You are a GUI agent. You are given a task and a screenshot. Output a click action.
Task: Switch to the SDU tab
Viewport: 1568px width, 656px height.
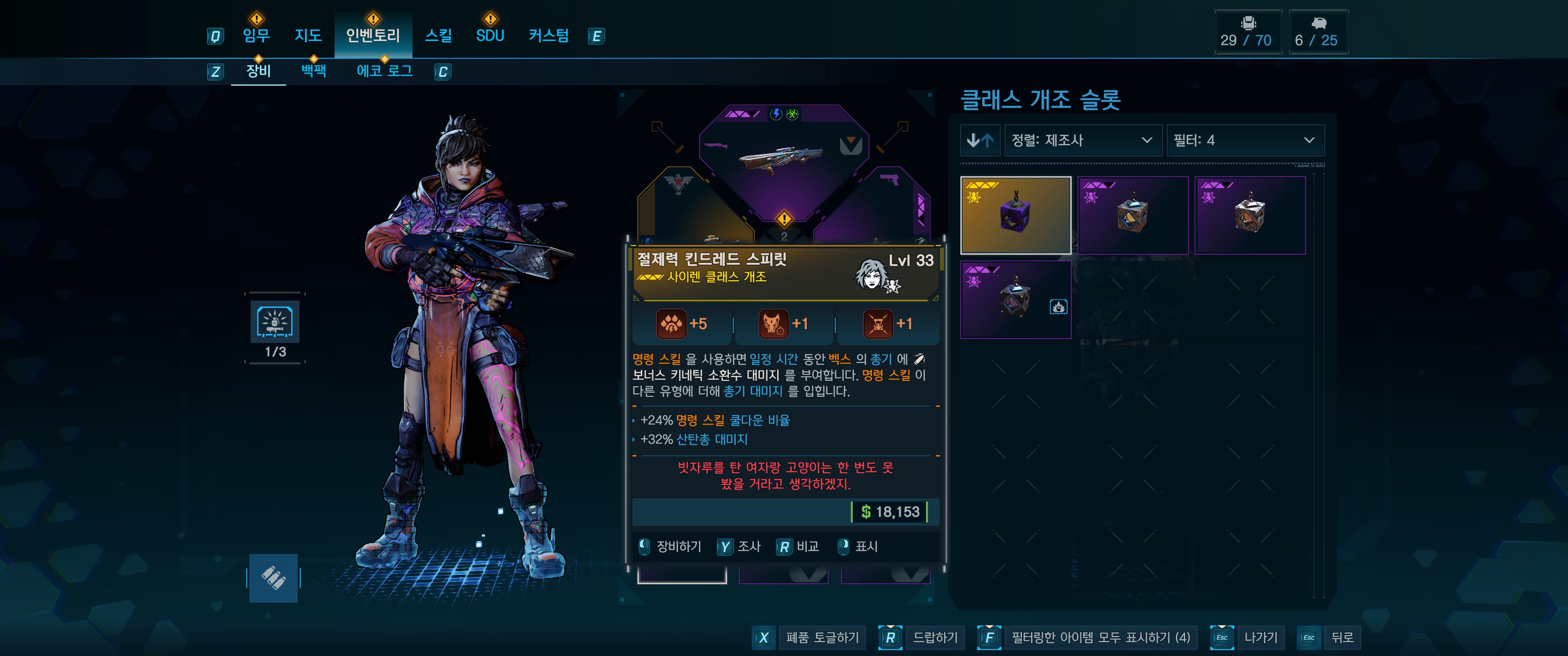pyautogui.click(x=490, y=36)
